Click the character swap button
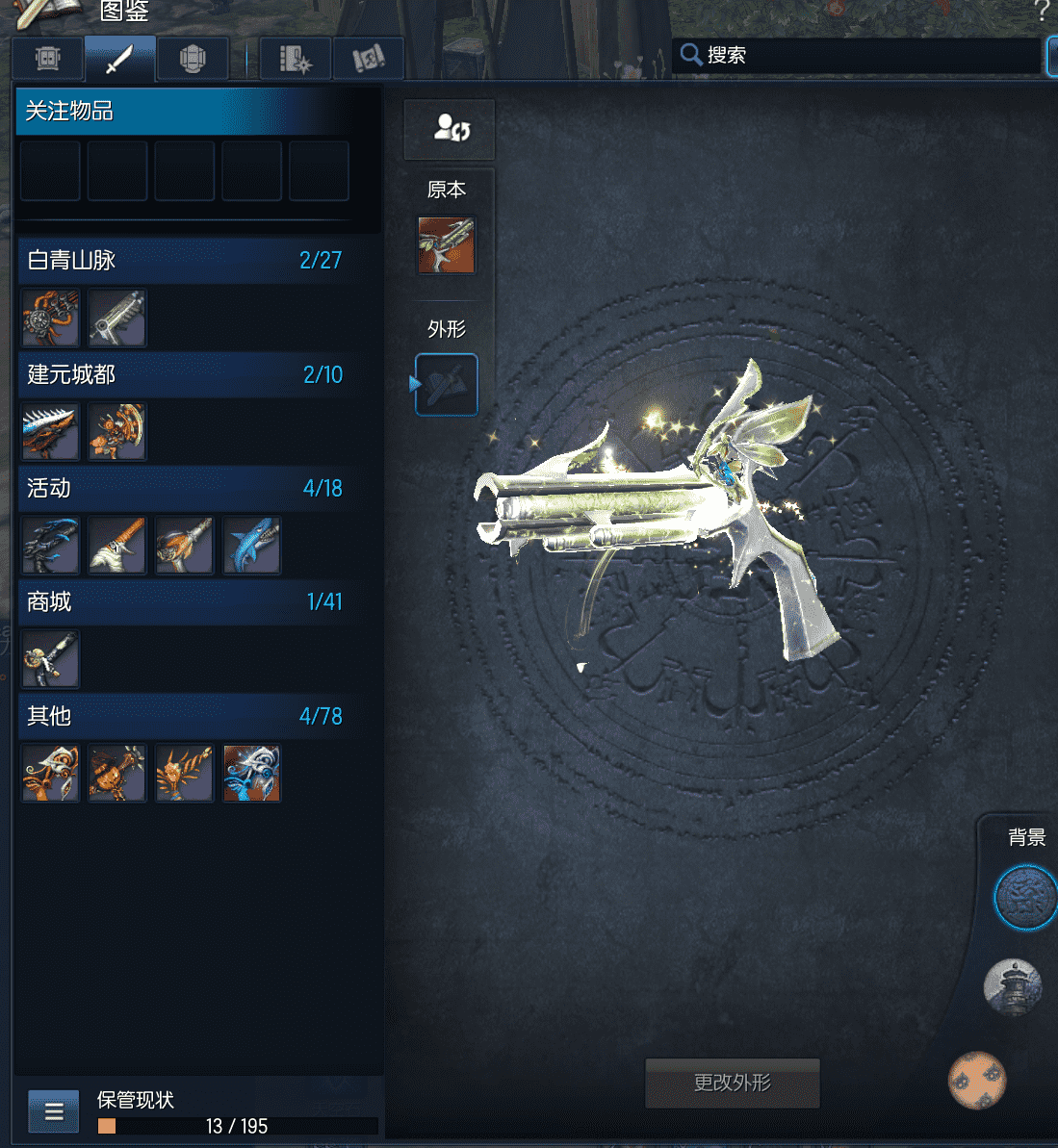The image size is (1058, 1148). (x=450, y=128)
